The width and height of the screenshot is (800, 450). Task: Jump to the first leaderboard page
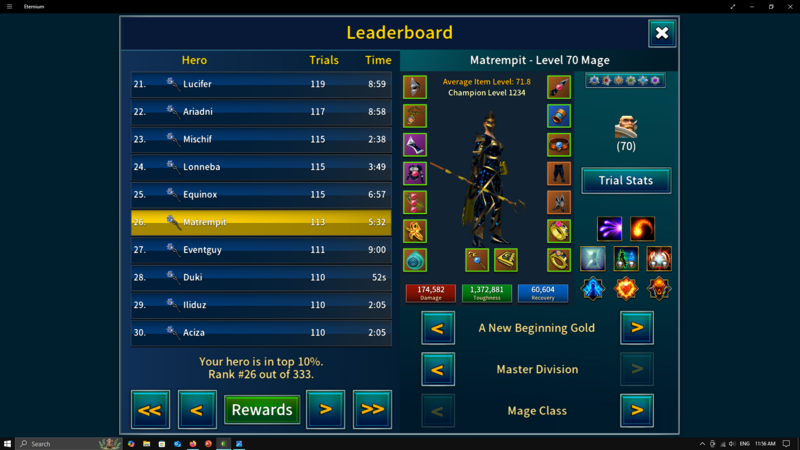pyautogui.click(x=150, y=409)
